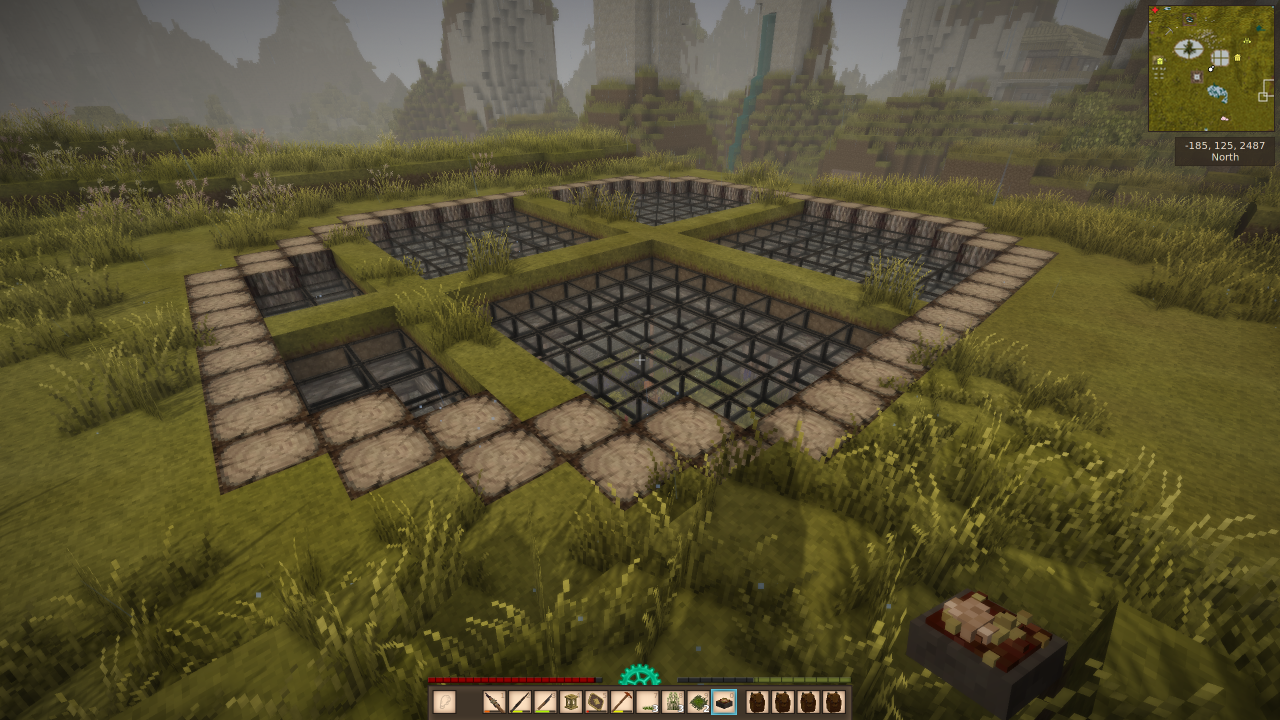Select the green leafy stack of two

[698, 702]
